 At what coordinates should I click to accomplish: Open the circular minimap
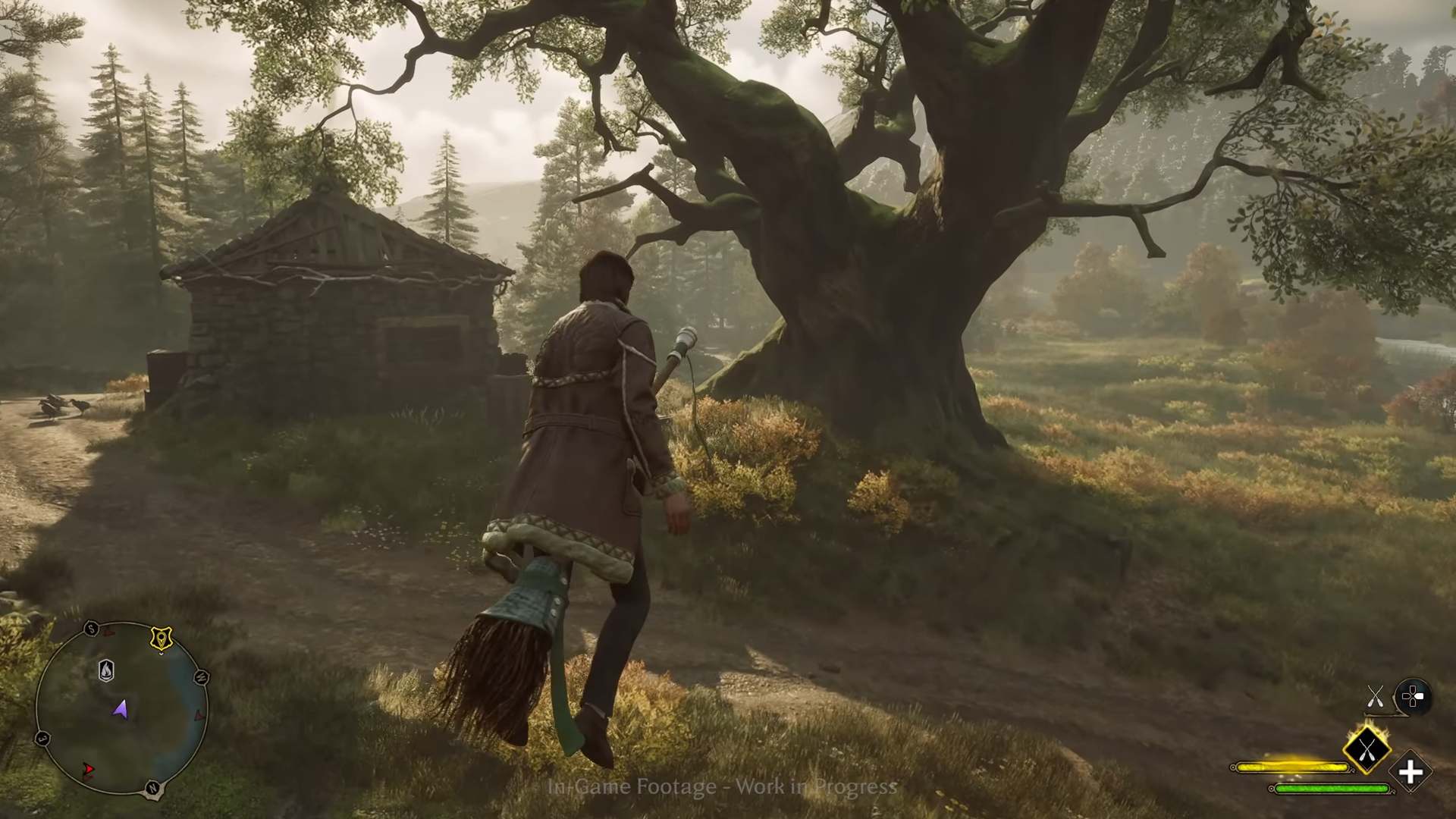(125, 713)
